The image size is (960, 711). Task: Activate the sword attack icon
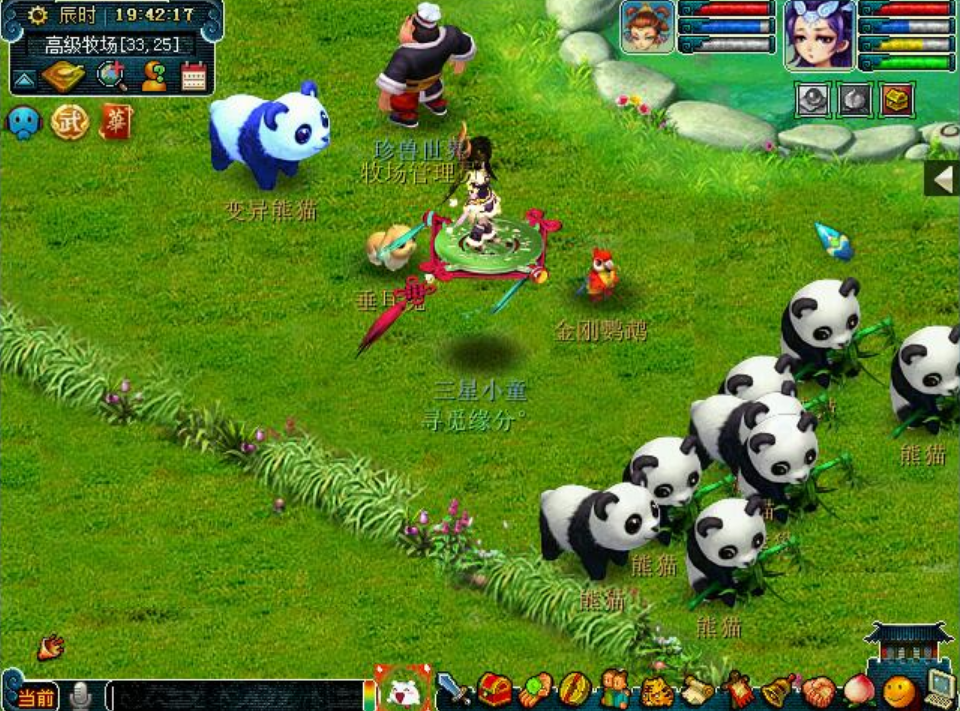[455, 688]
